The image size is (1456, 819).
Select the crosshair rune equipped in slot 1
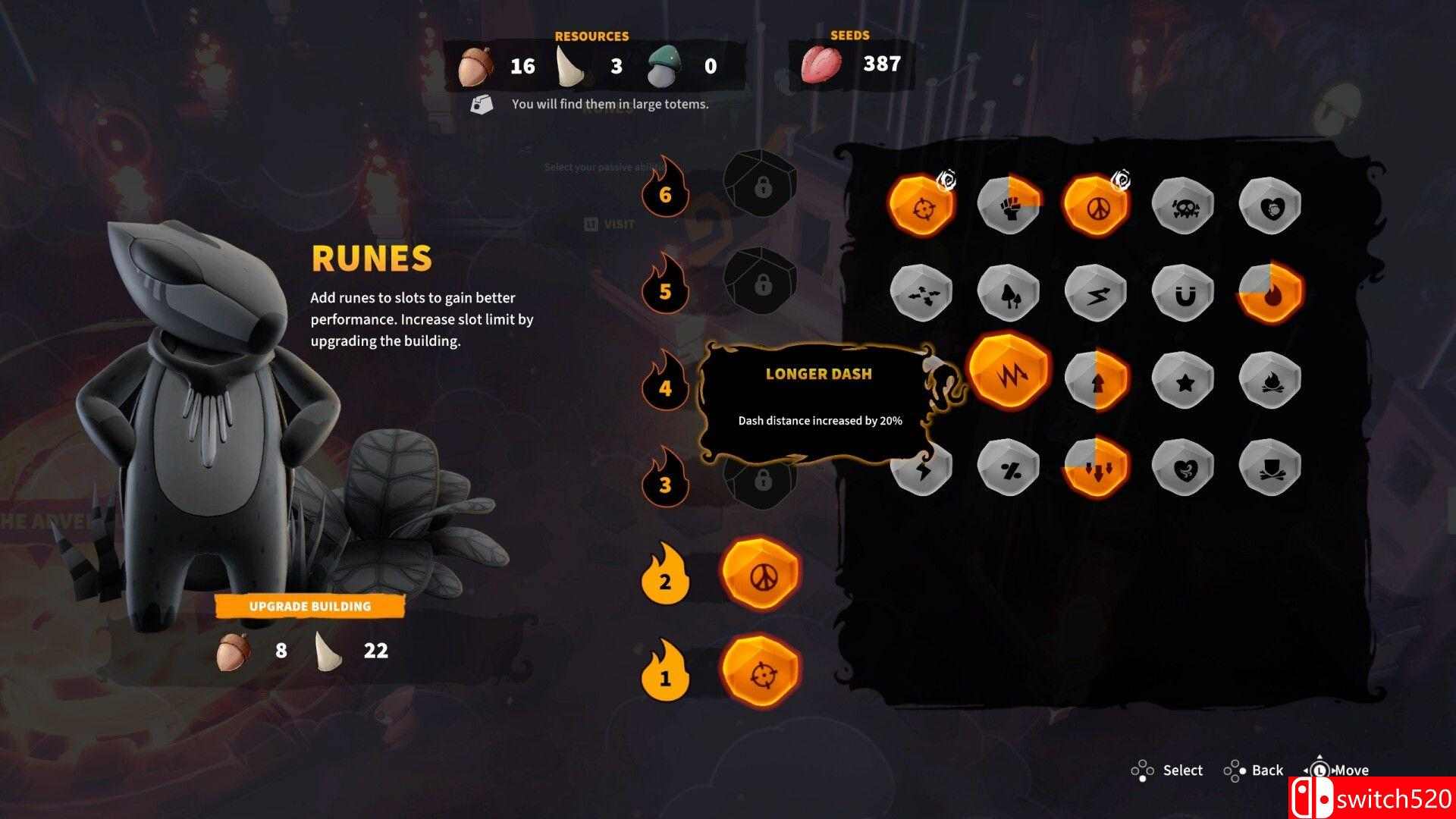761,671
